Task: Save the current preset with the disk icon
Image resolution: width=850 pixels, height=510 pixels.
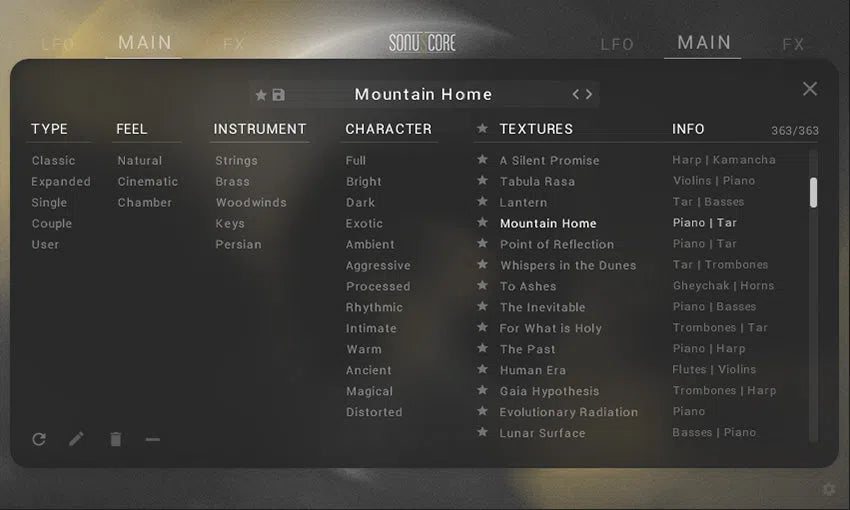Action: pos(278,95)
